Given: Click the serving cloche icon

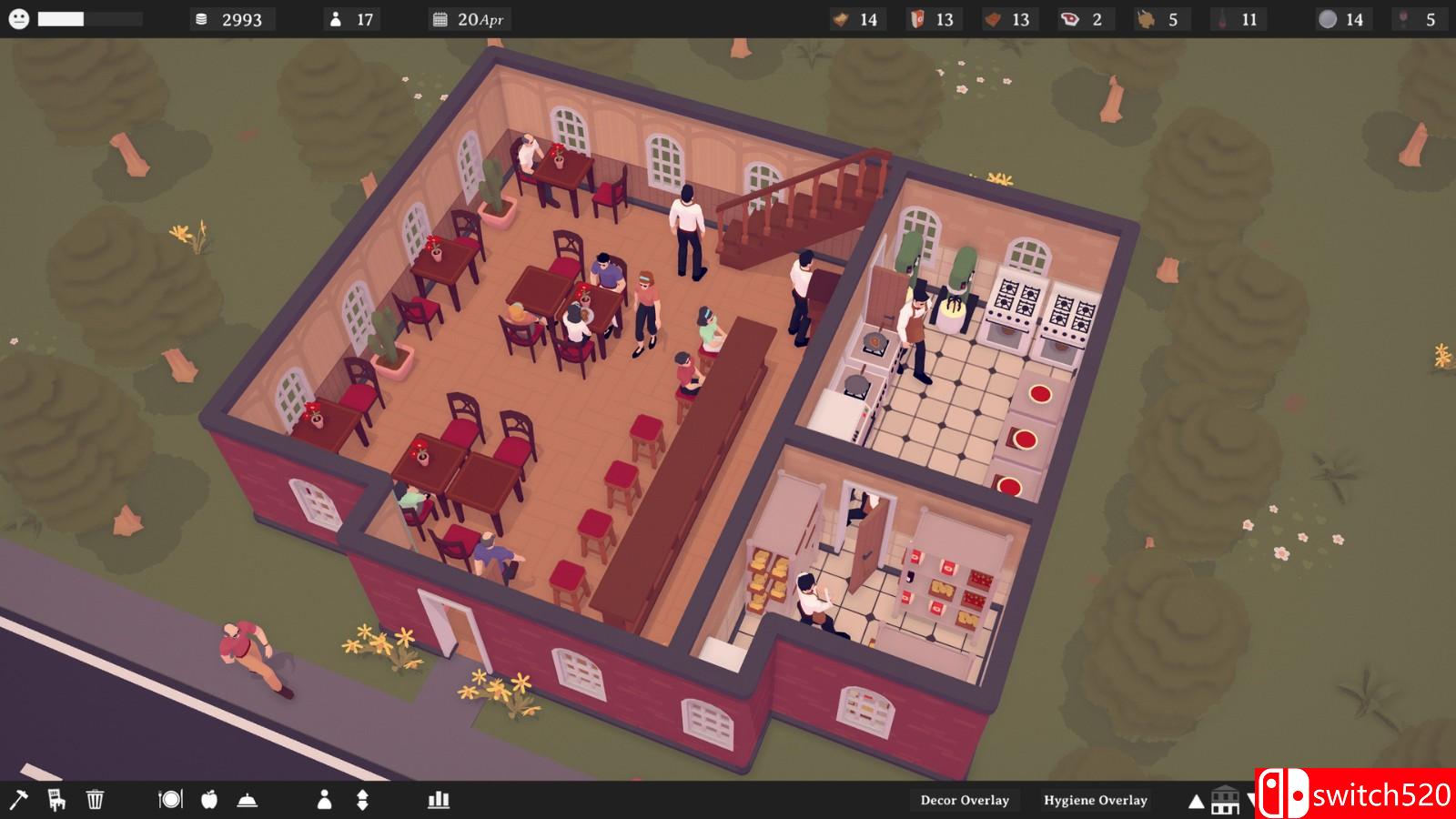Looking at the screenshot, I should click(247, 800).
